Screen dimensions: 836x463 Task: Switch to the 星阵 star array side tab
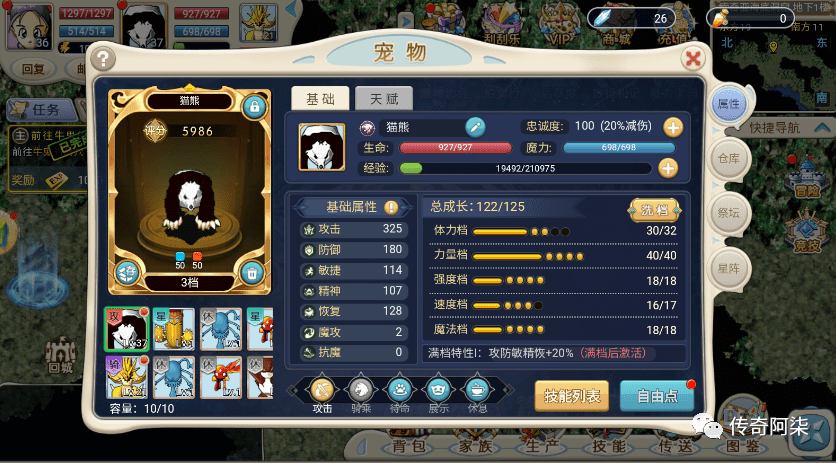tap(728, 268)
